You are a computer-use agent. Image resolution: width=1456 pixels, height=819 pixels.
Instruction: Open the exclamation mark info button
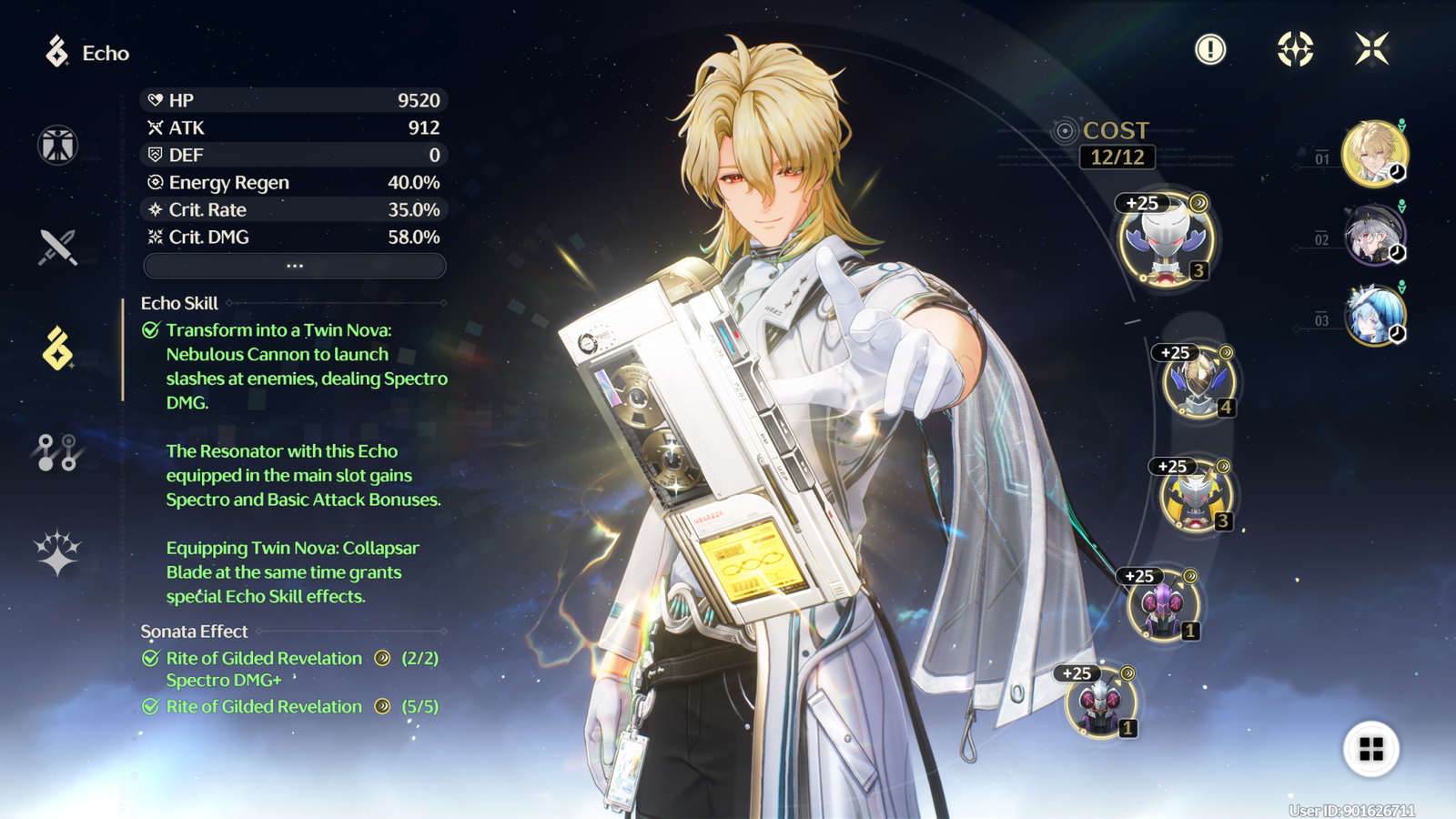pos(1210,49)
